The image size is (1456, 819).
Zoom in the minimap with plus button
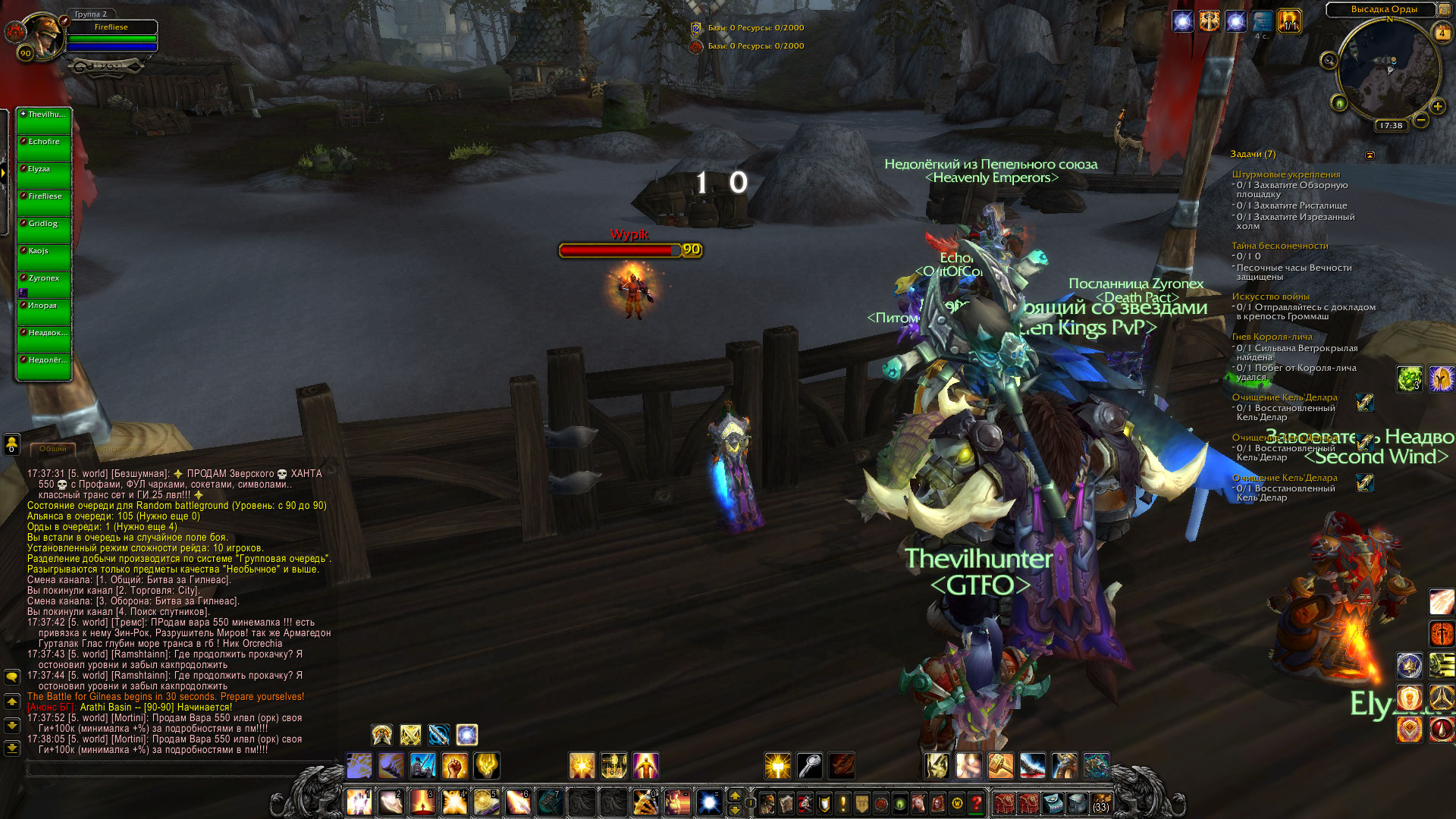(1438, 106)
